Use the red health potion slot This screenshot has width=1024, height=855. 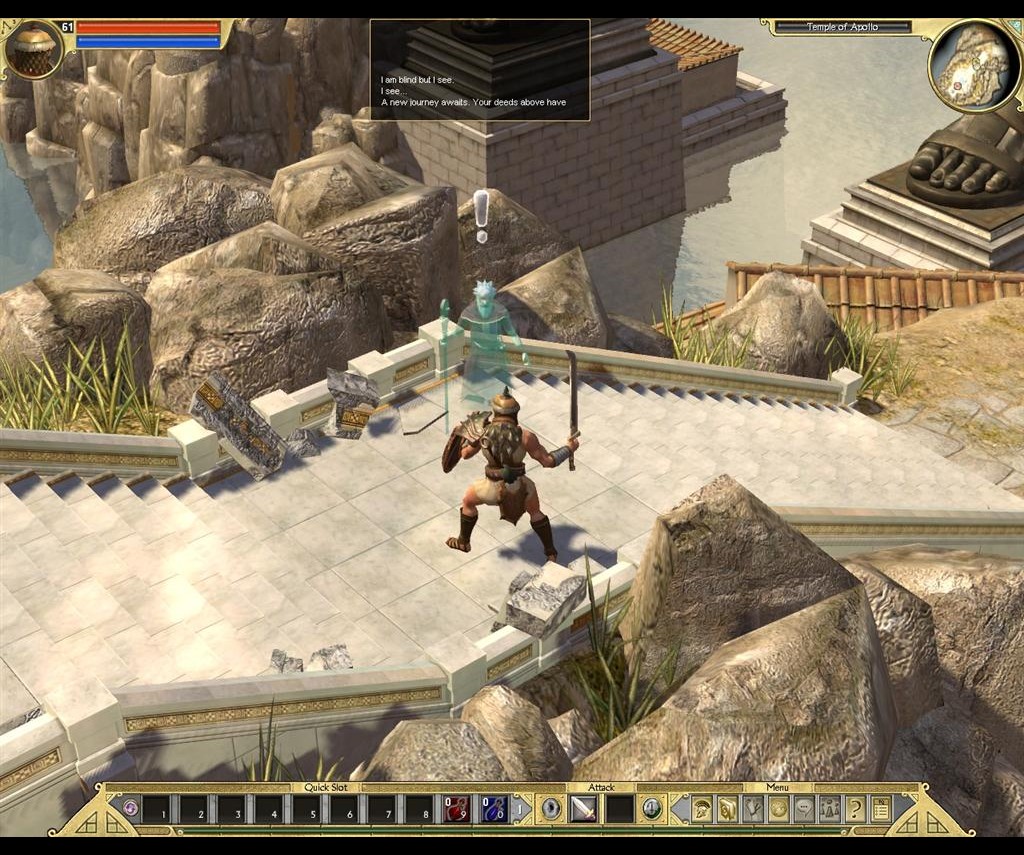457,808
